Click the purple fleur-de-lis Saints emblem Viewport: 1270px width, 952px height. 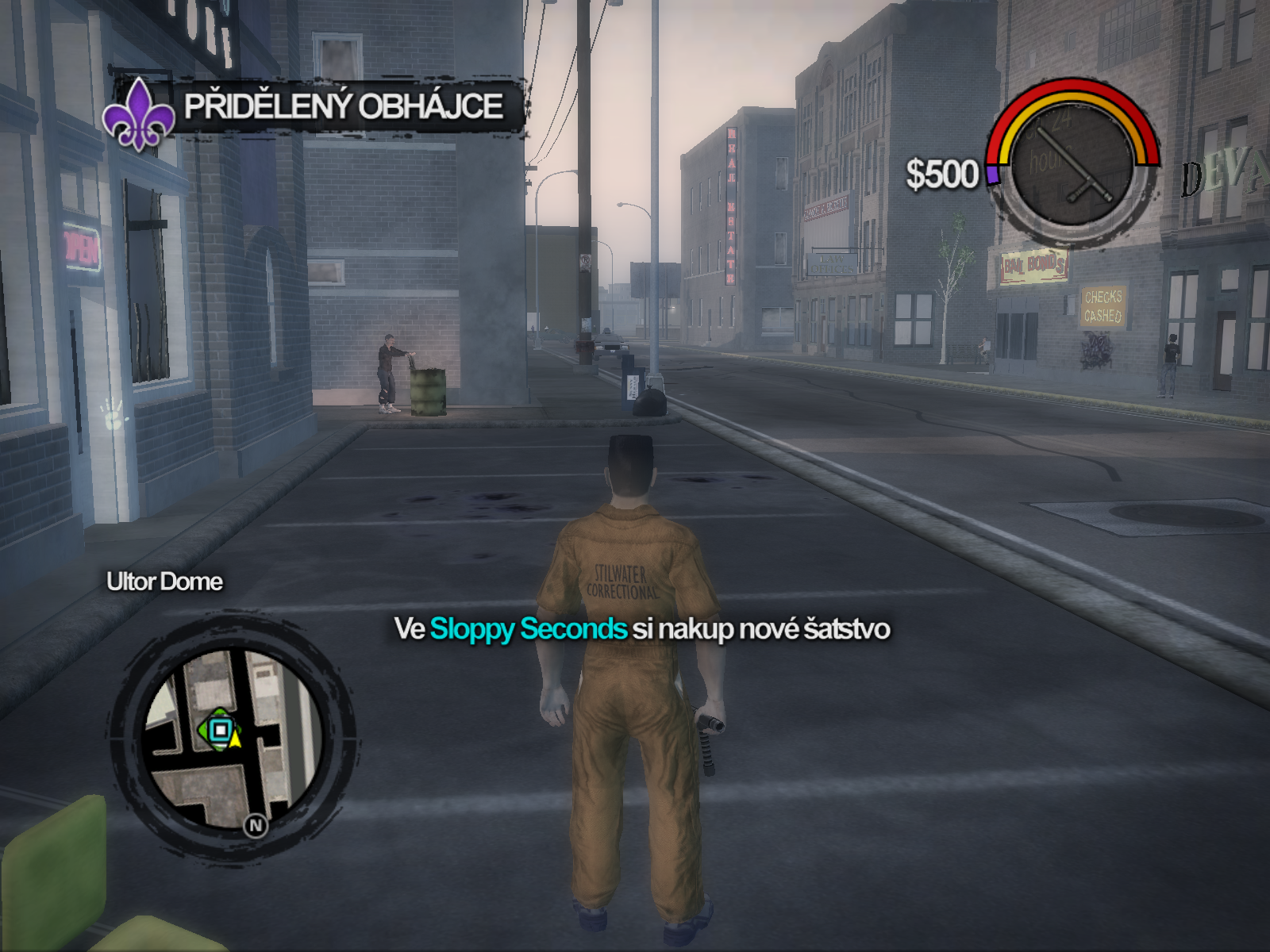pyautogui.click(x=138, y=114)
